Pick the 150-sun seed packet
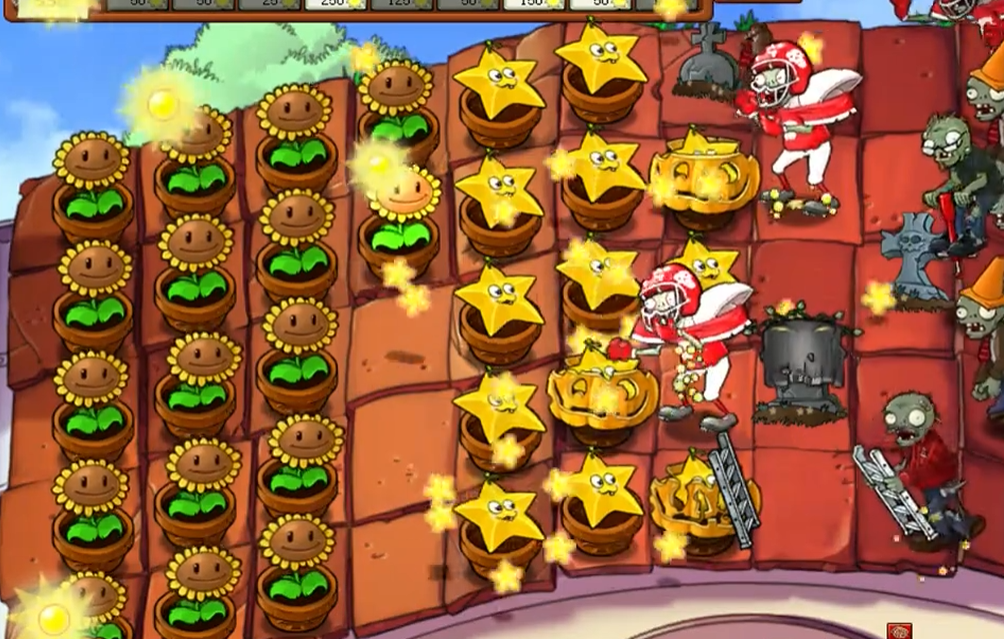Screen dimensions: 1004x639 coord(533,5)
